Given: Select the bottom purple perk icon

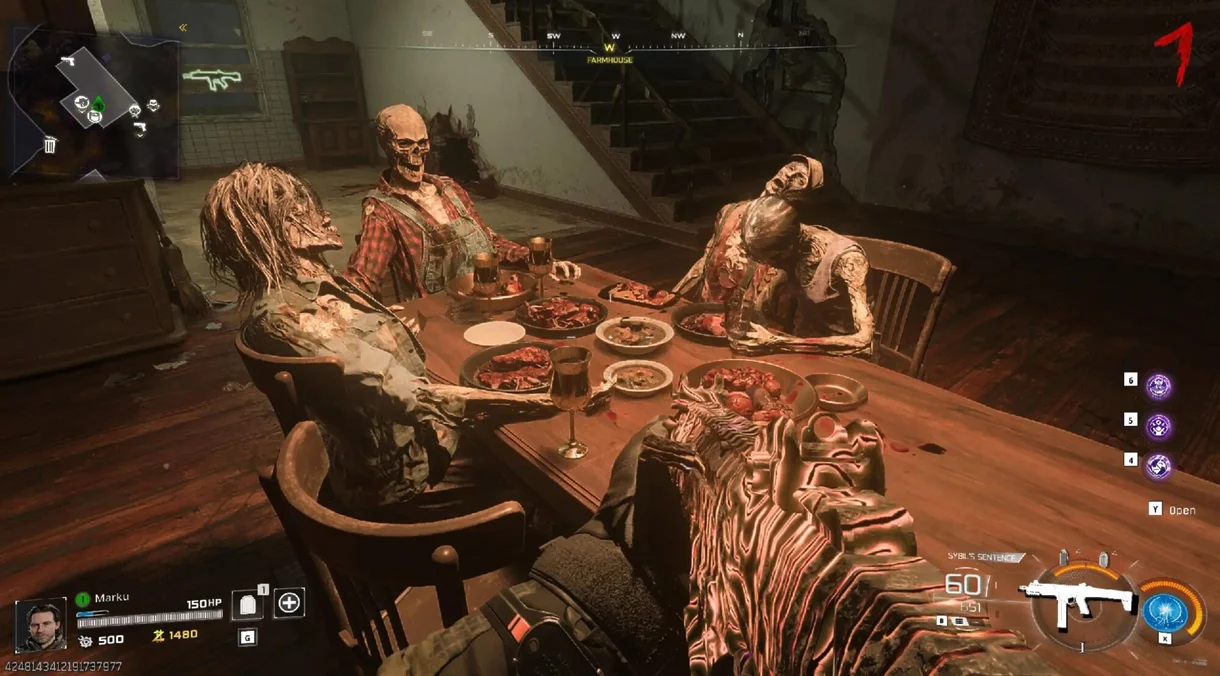Looking at the screenshot, I should tap(1158, 465).
